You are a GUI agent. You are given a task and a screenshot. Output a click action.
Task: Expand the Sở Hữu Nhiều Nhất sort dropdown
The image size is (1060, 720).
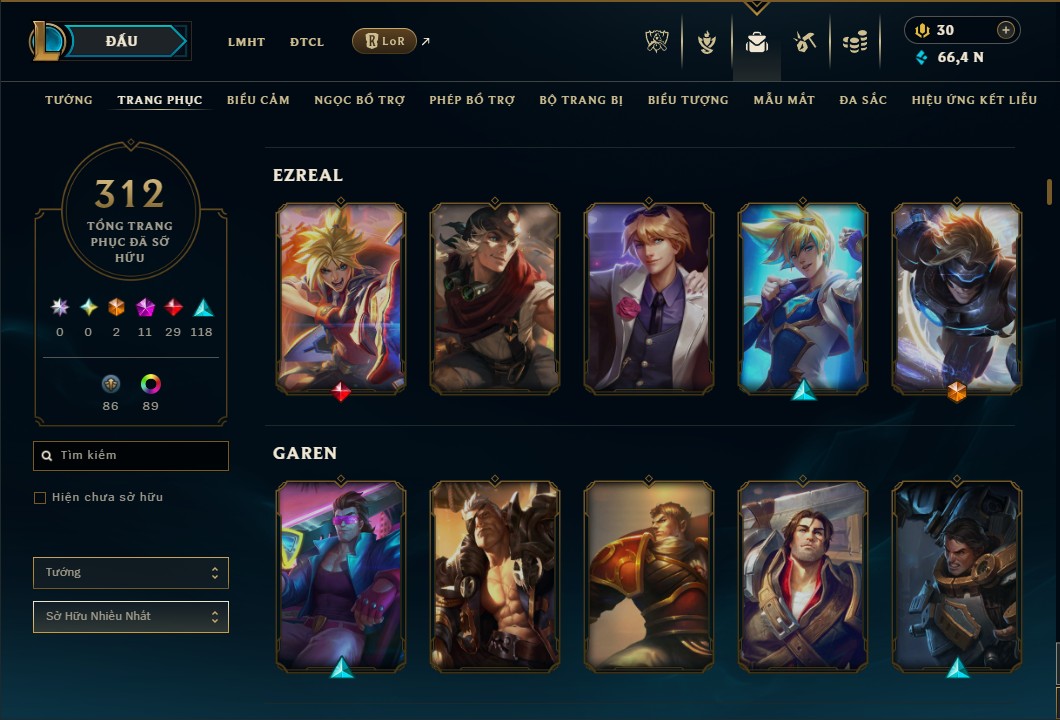click(131, 617)
